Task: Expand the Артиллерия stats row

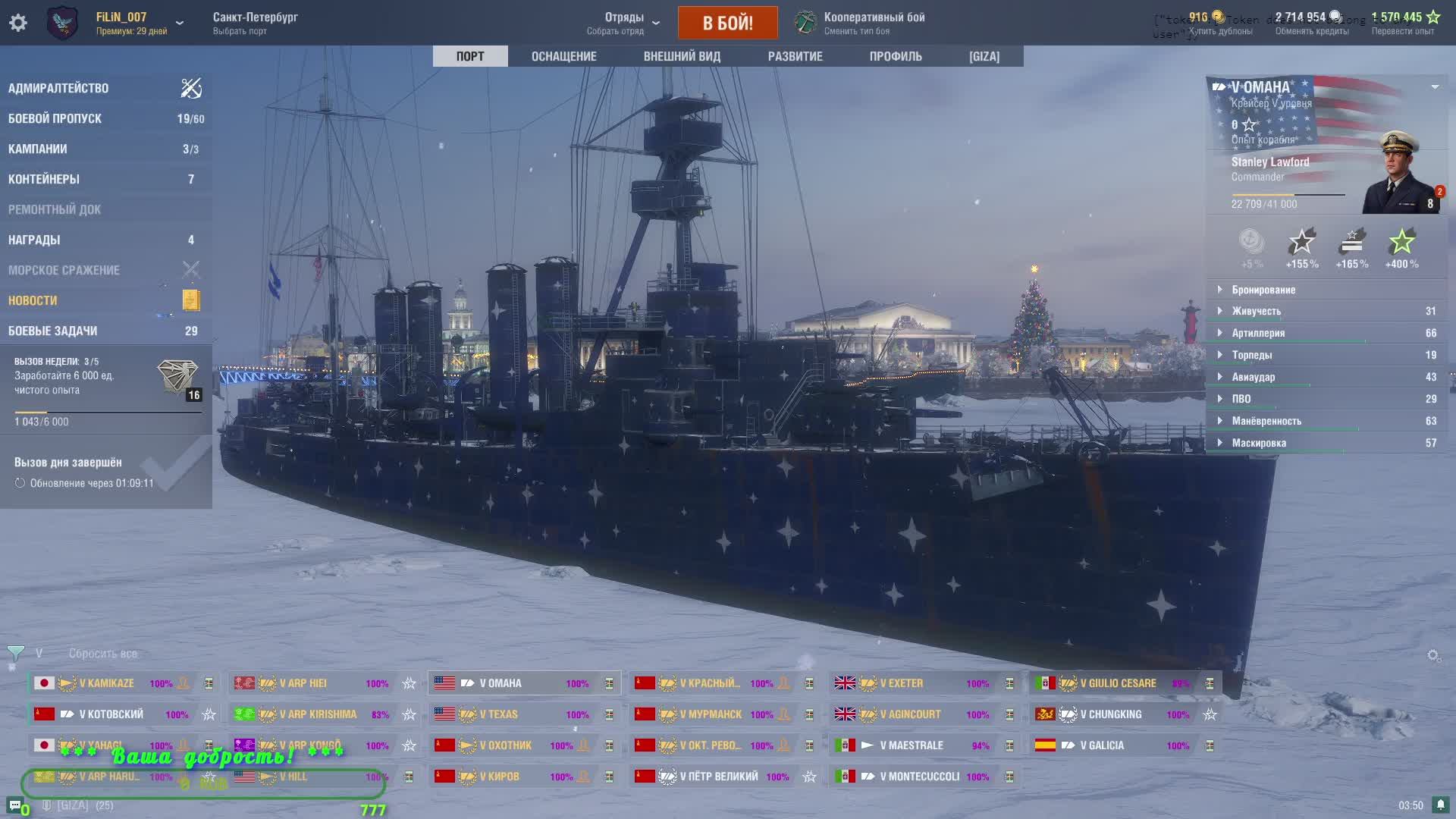Action: pos(1258,333)
